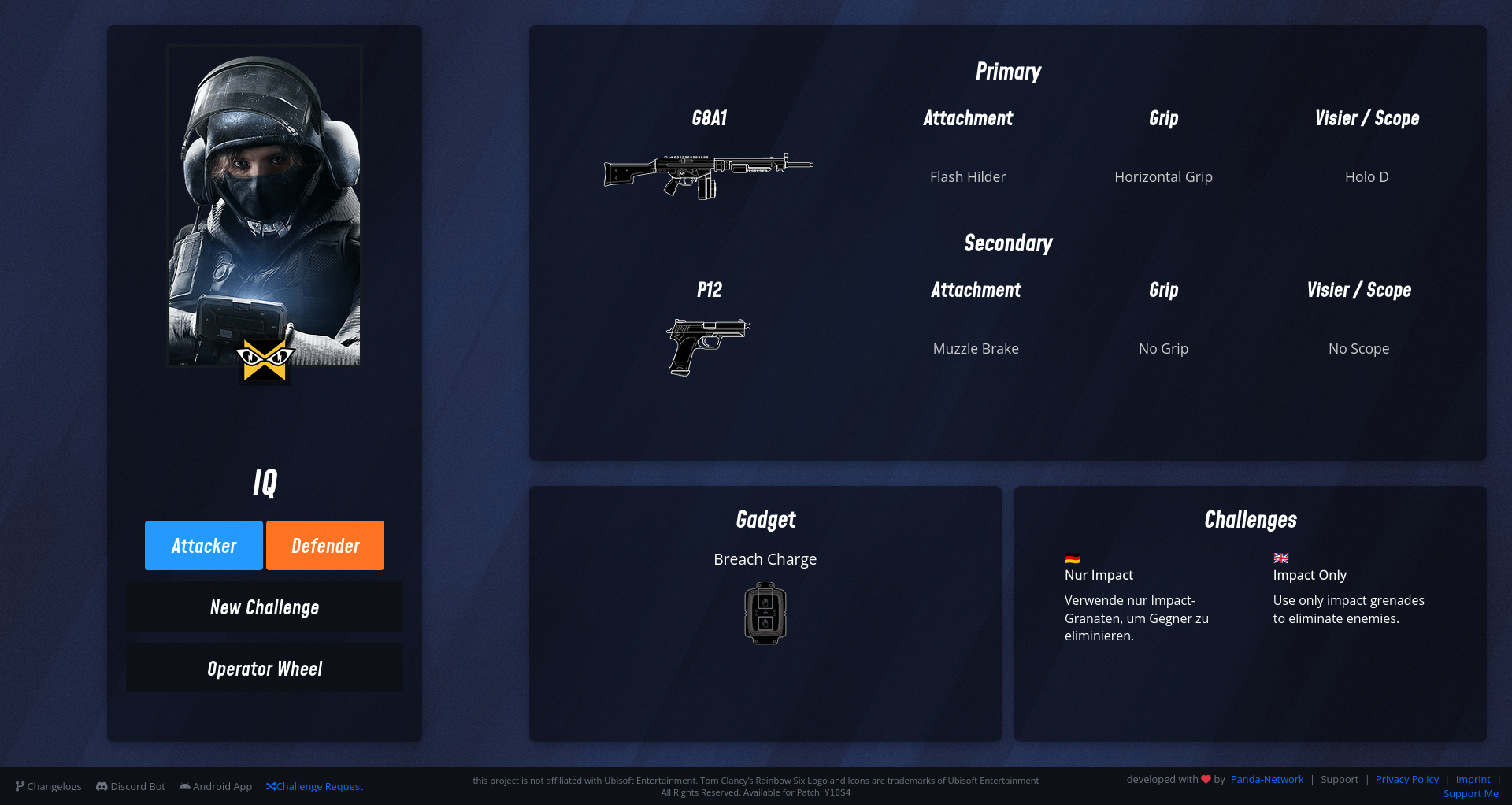
Task: Click the Challenge Request icon
Action: [272, 786]
